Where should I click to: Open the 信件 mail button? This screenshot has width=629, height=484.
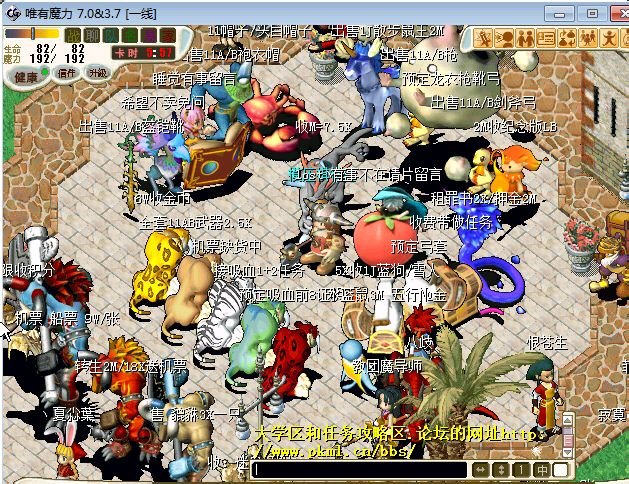tap(67, 73)
